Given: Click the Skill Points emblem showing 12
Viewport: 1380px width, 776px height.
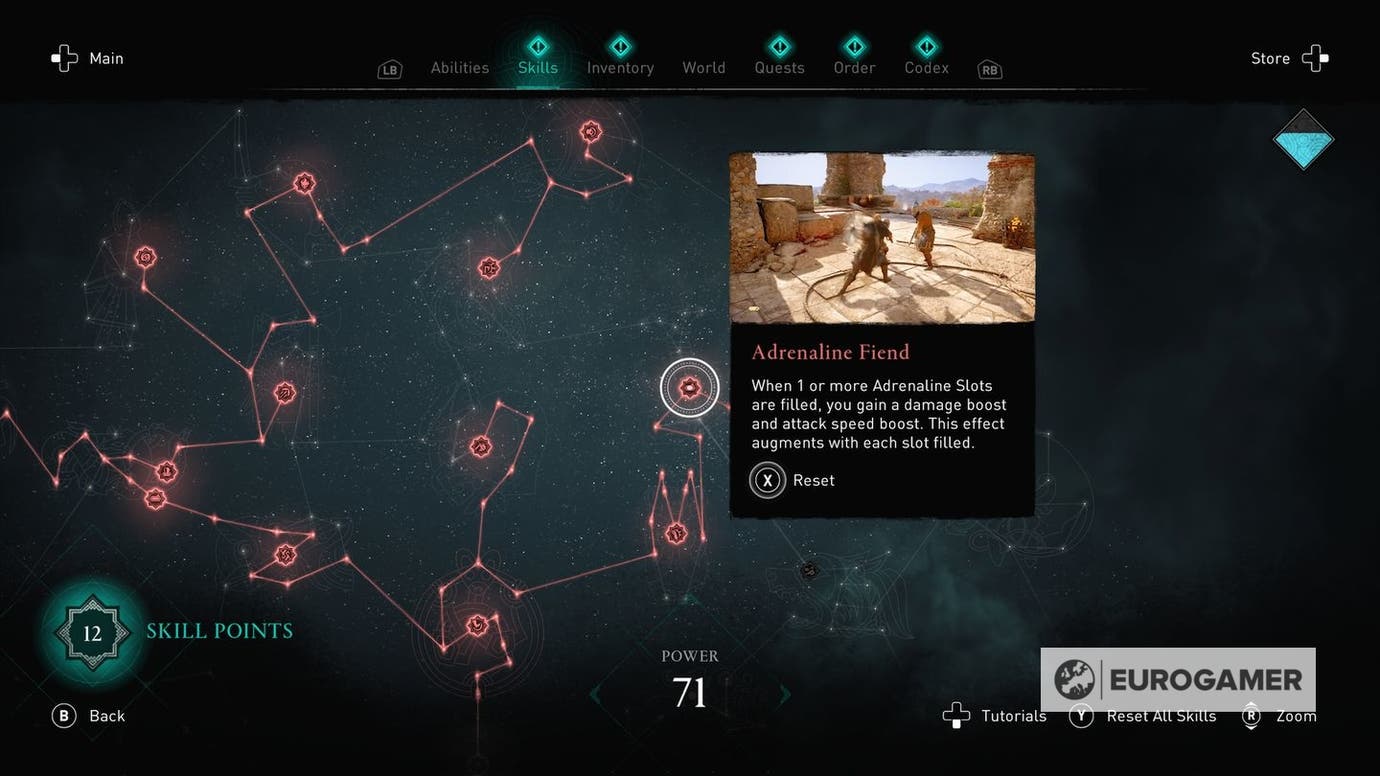Looking at the screenshot, I should click(x=91, y=632).
